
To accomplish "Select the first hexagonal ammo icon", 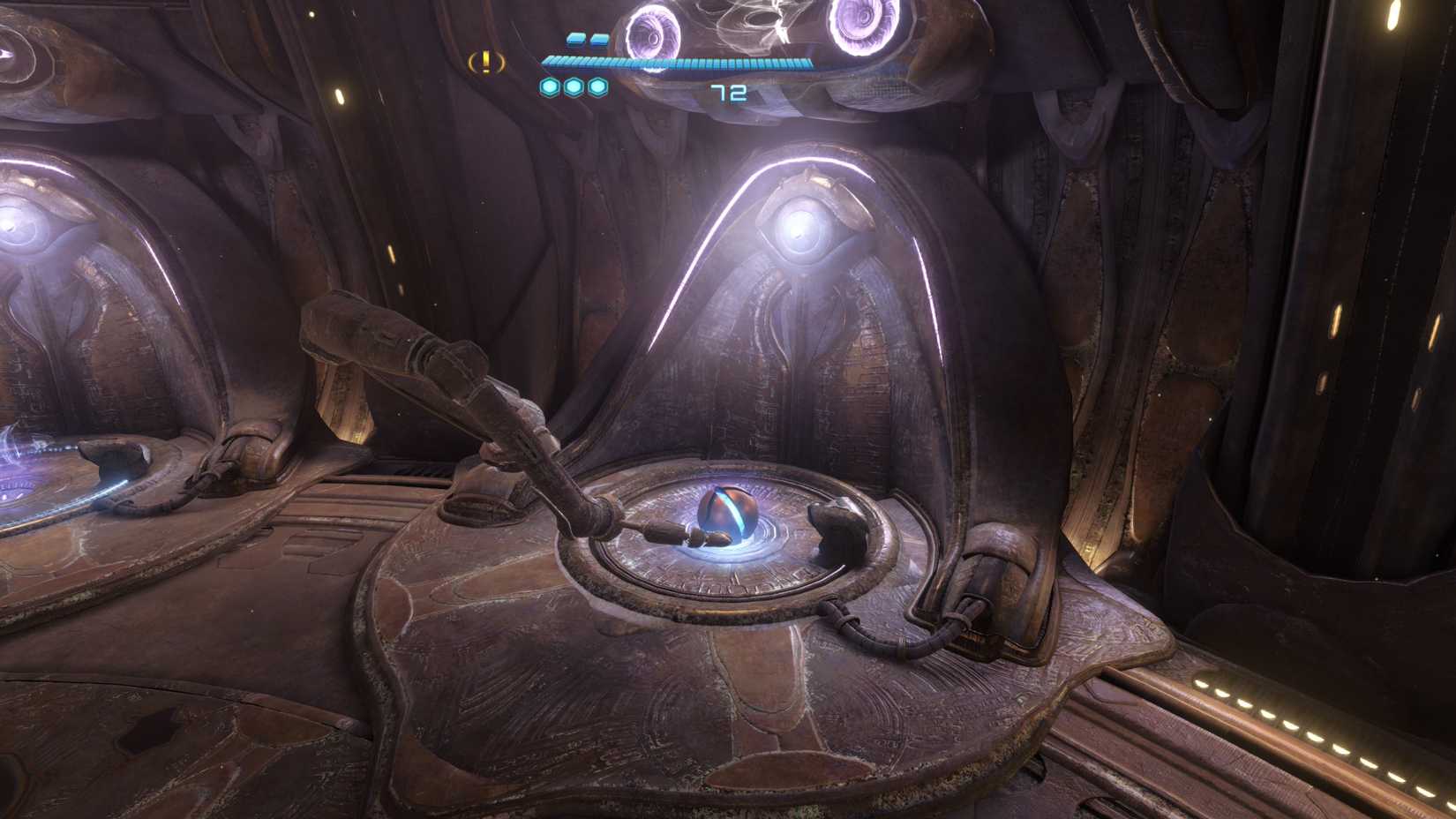I will click(x=552, y=88).
